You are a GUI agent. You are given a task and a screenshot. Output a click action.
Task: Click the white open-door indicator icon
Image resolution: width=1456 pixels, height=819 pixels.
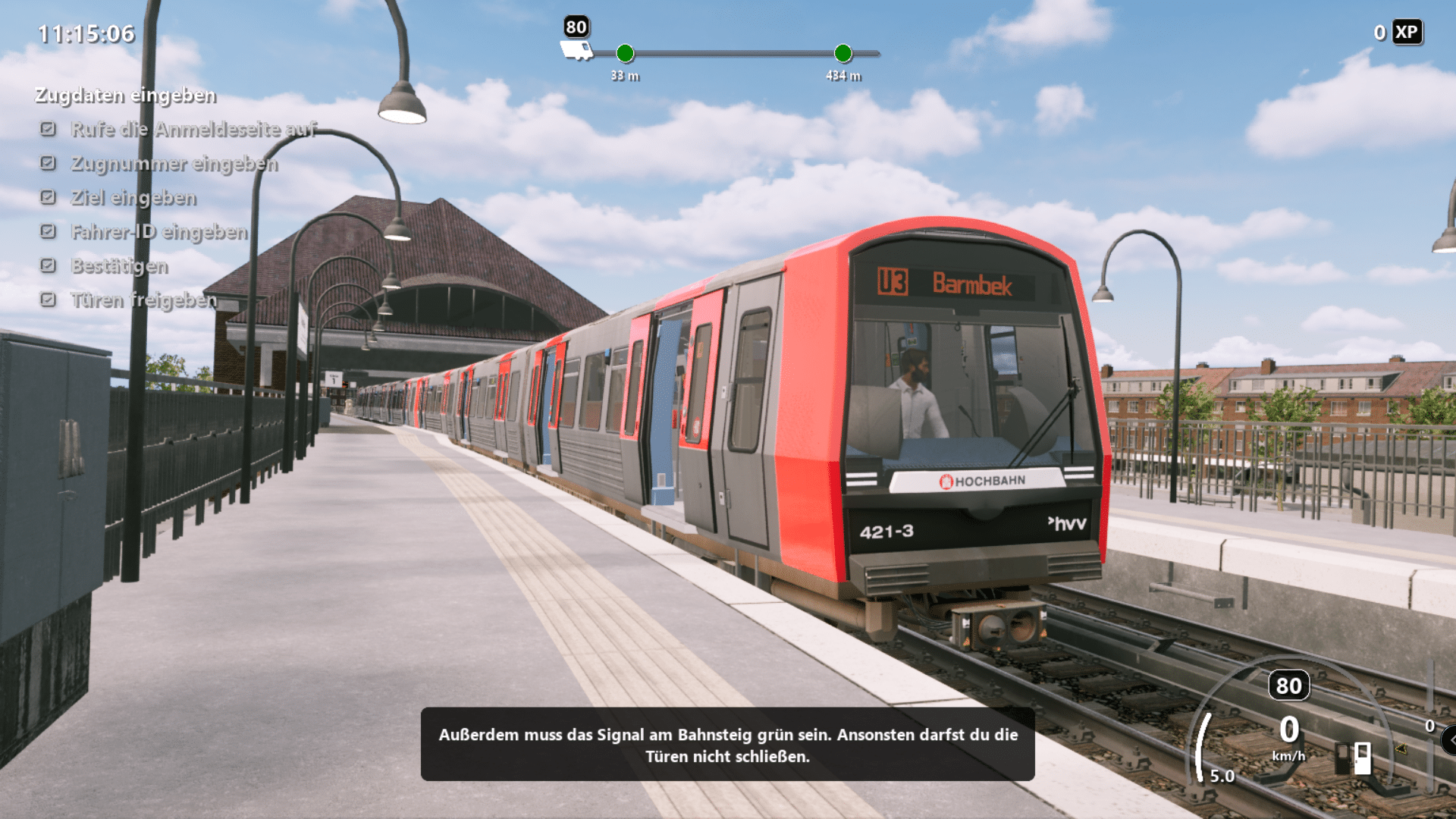pos(1363,758)
